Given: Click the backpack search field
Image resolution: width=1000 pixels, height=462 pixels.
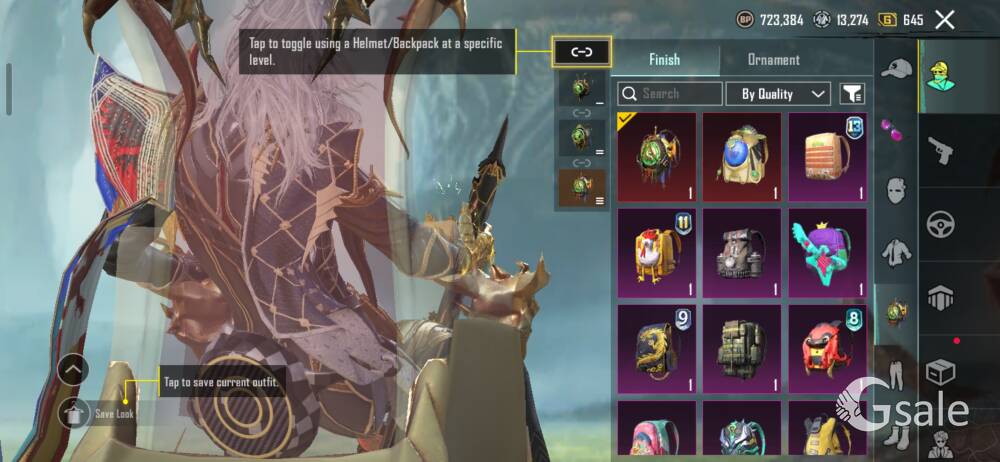Looking at the screenshot, I should 670,94.
